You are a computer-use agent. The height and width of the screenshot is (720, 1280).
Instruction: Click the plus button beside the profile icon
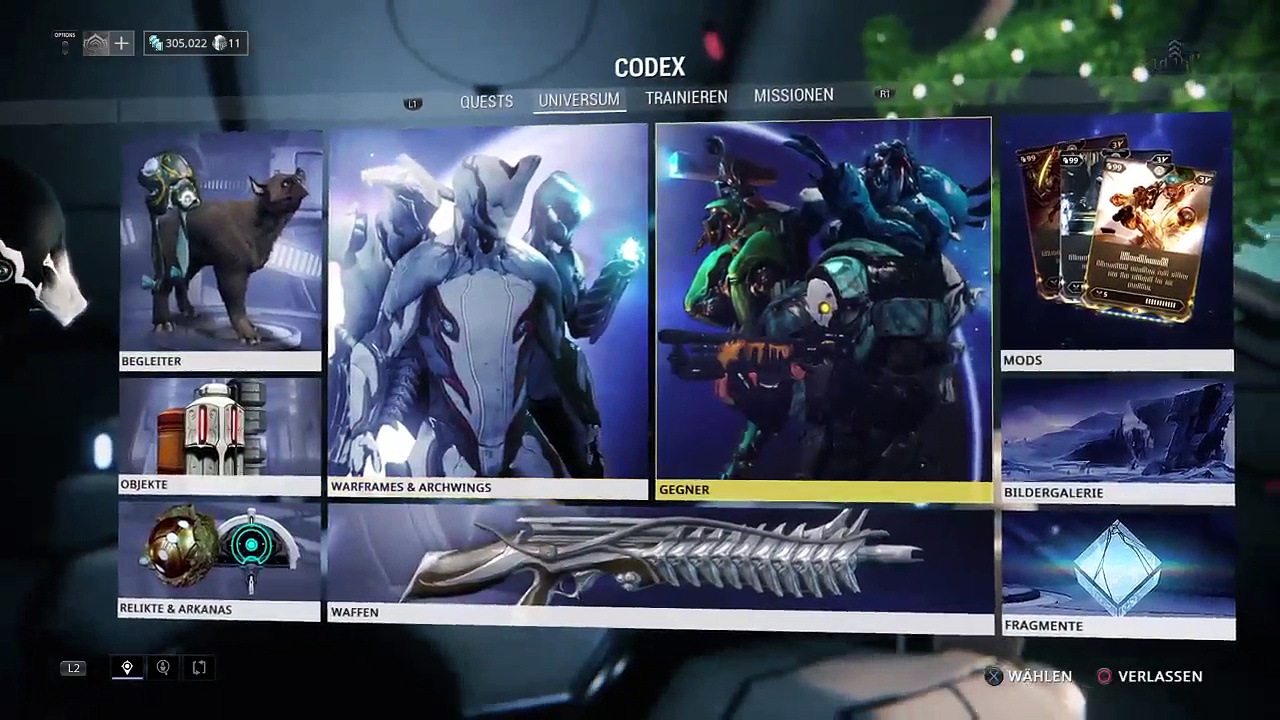coord(121,43)
